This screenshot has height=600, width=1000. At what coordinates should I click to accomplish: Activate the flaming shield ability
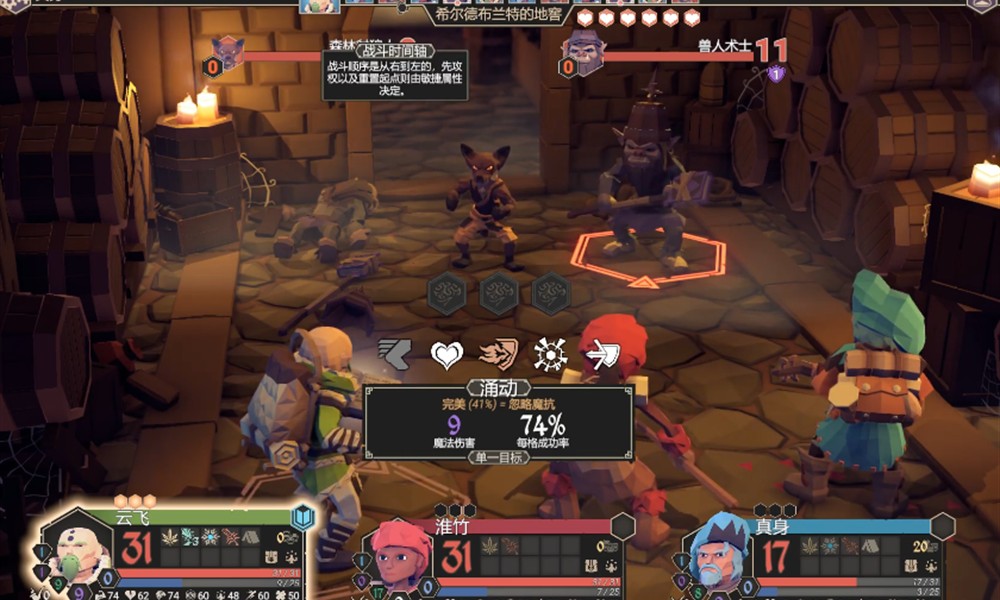click(x=497, y=354)
